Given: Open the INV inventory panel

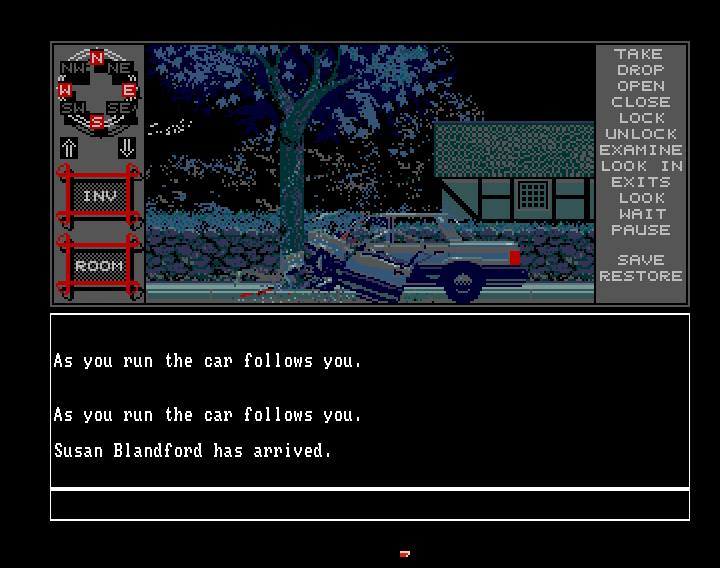Looking at the screenshot, I should pos(98,197).
